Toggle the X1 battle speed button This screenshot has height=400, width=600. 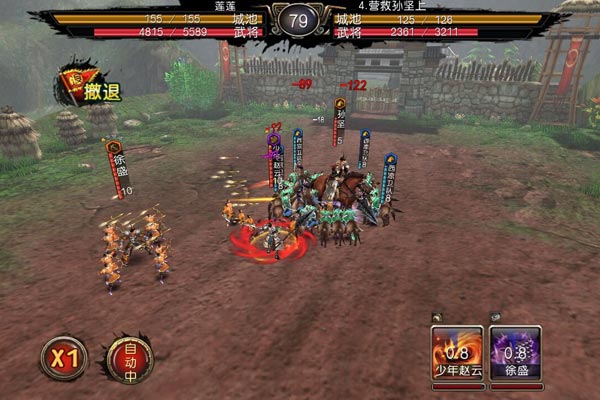62,358
